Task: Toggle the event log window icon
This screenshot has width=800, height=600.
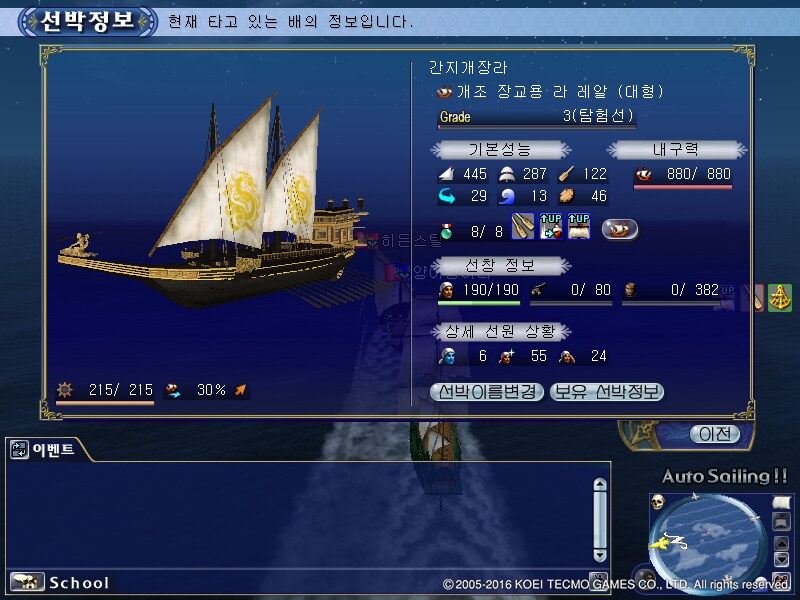Action: [19, 451]
